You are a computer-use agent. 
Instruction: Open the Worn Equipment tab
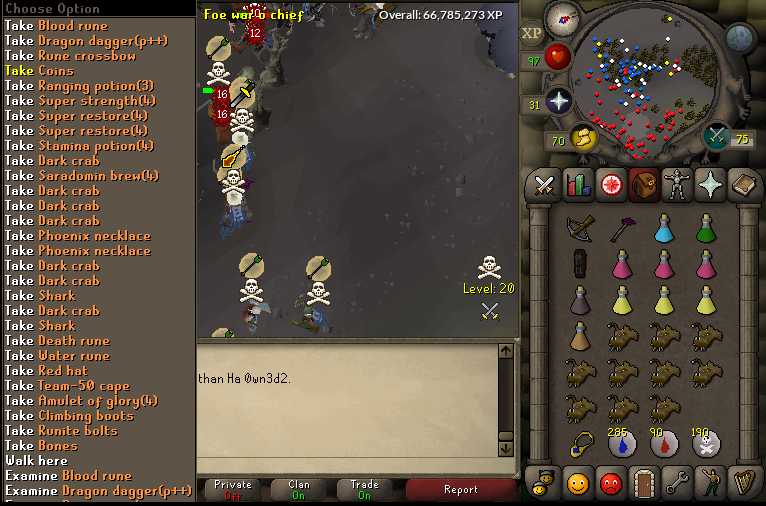point(678,184)
